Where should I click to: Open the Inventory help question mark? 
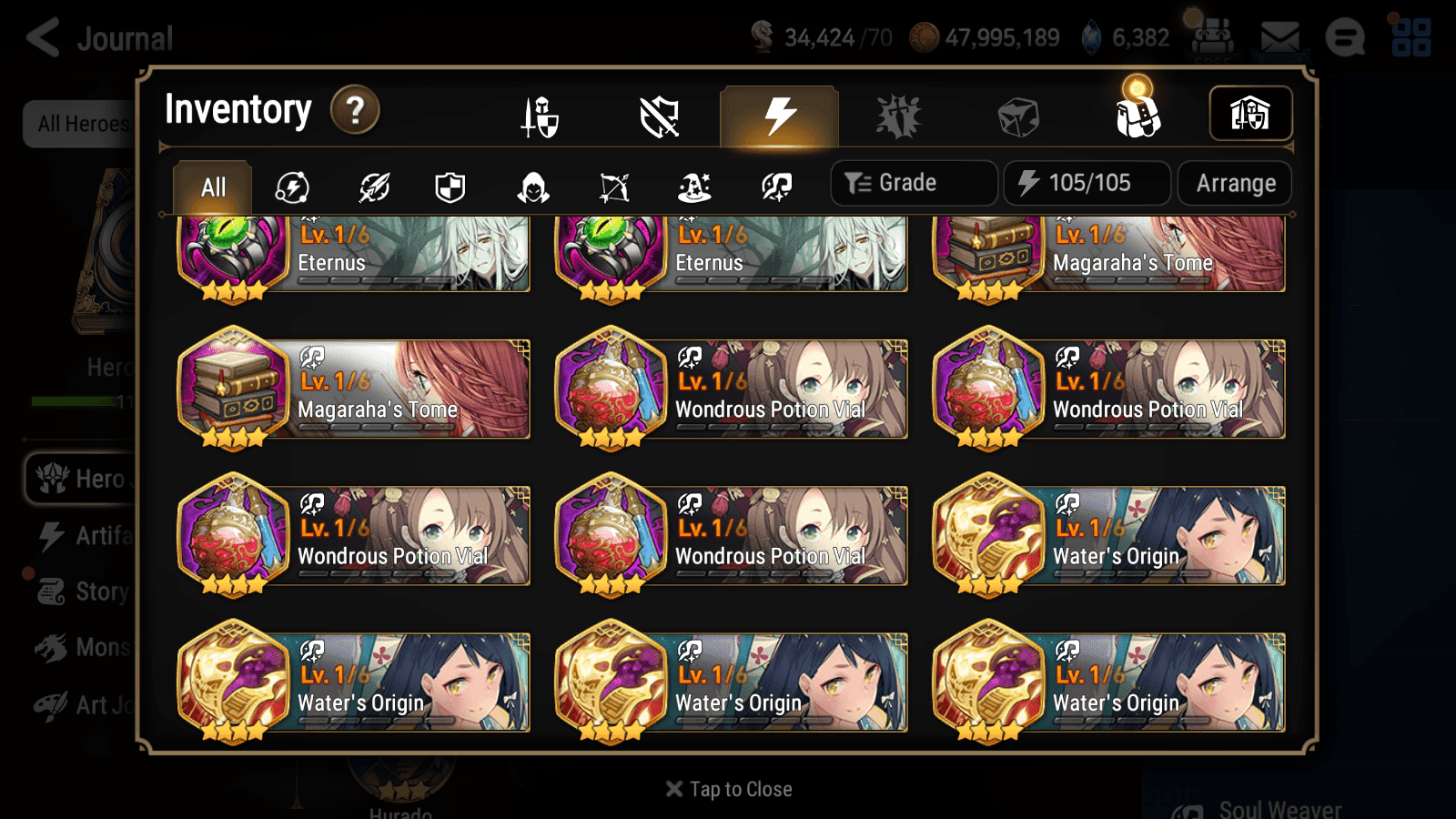pyautogui.click(x=355, y=110)
